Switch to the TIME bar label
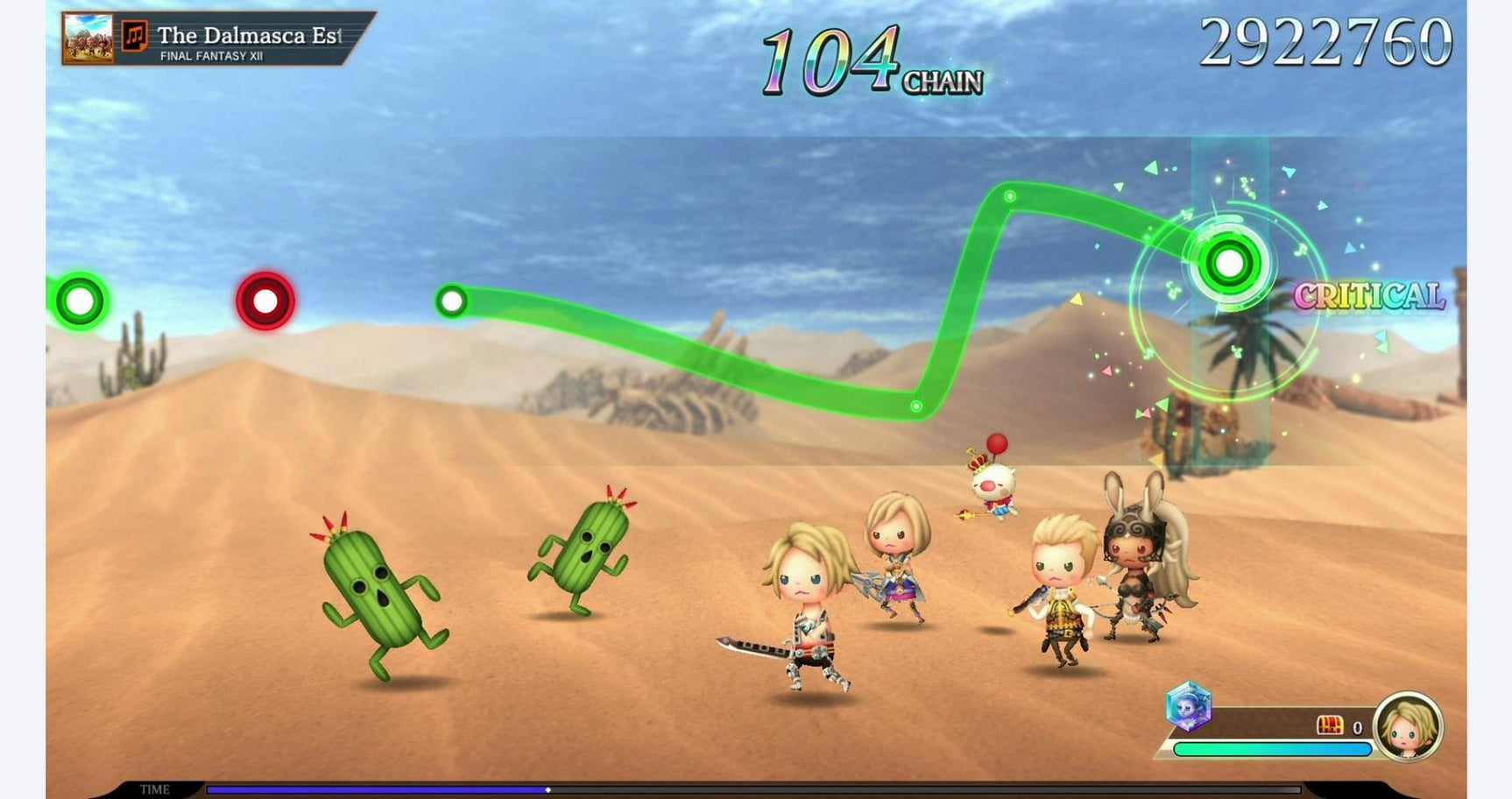Screen dimensions: 1512x799 (153, 788)
